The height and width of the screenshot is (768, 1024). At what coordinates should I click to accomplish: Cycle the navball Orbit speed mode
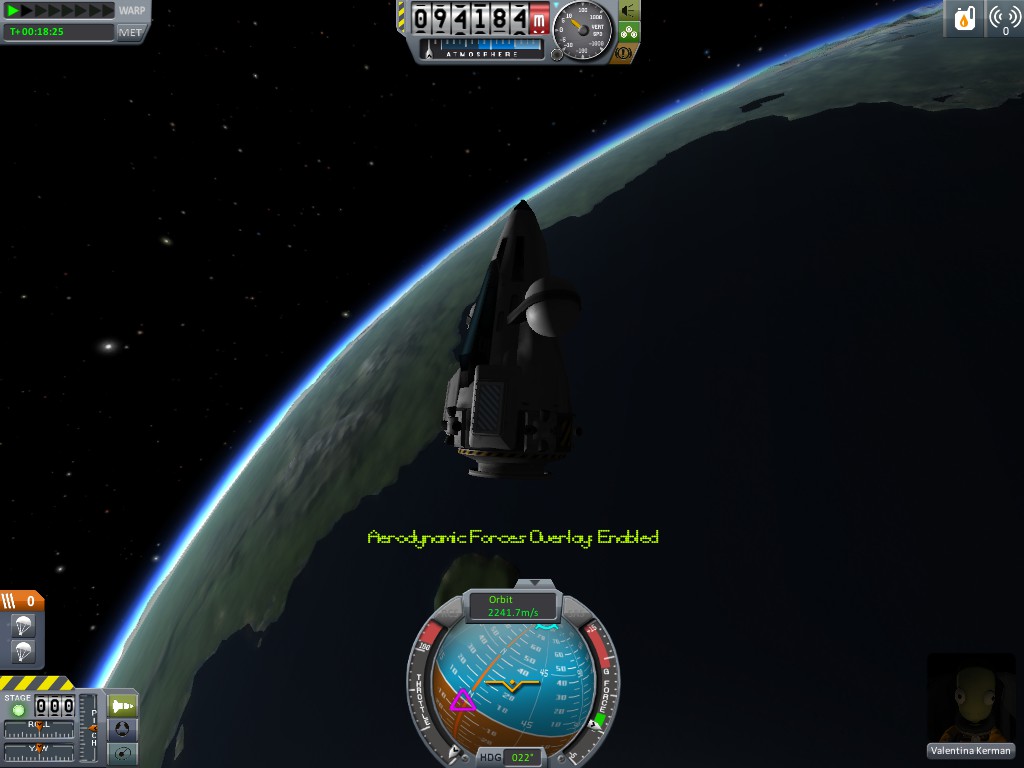(x=512, y=606)
